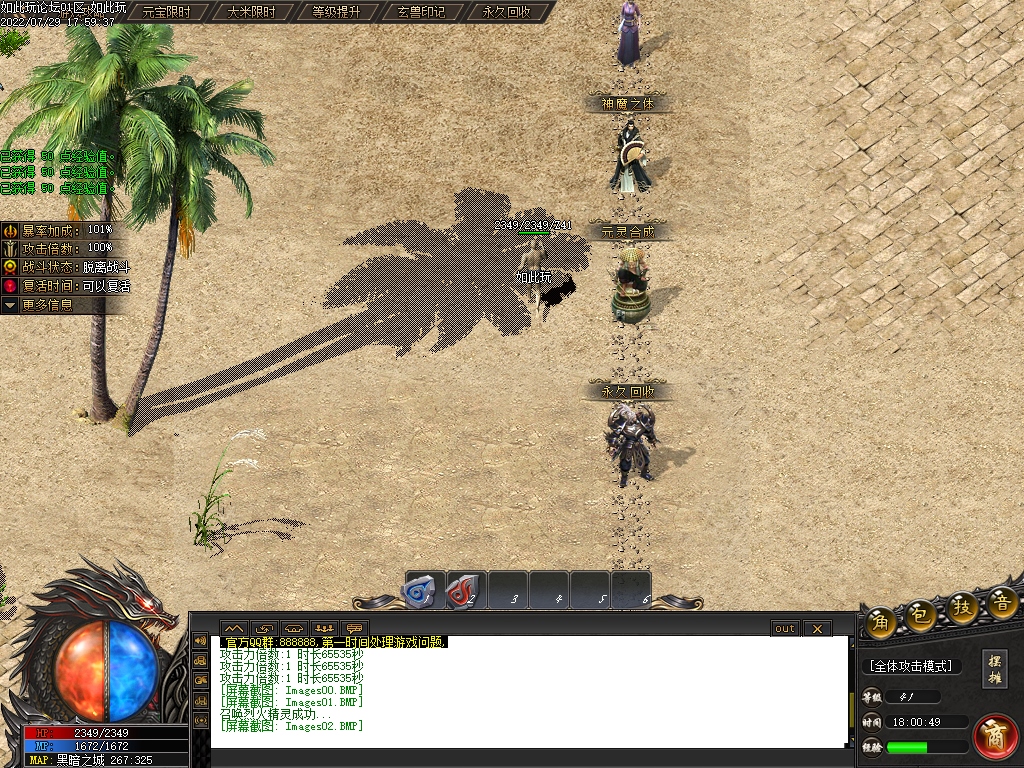Image resolution: width=1024 pixels, height=768 pixels.
Task: Open the 元宝限时 top menu
Action: tap(170, 12)
